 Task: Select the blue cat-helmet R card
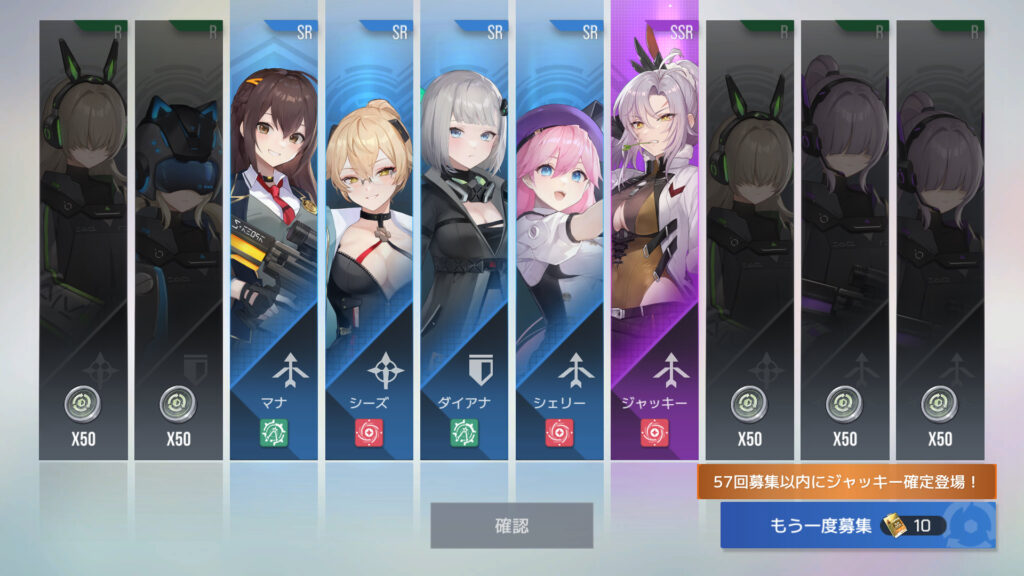coord(178,240)
